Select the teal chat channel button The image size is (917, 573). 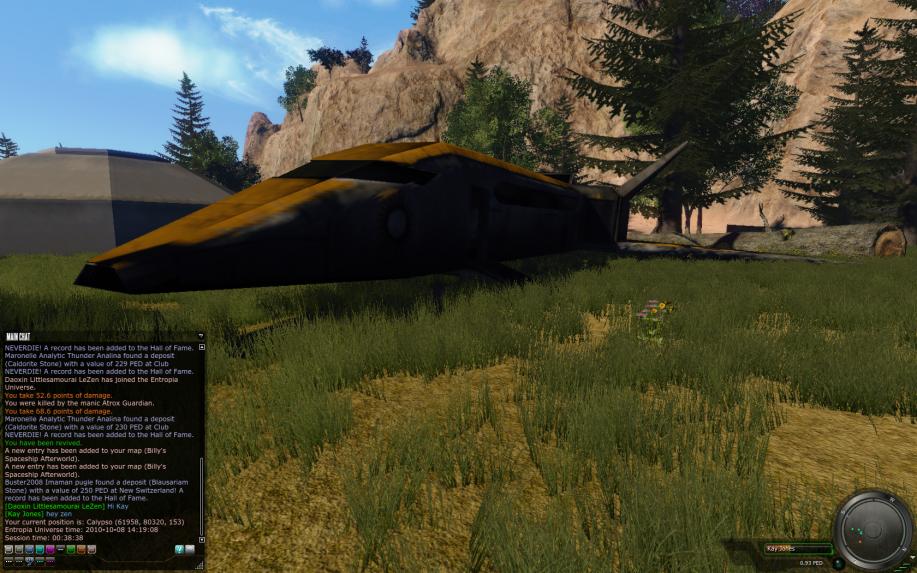[x=39, y=549]
